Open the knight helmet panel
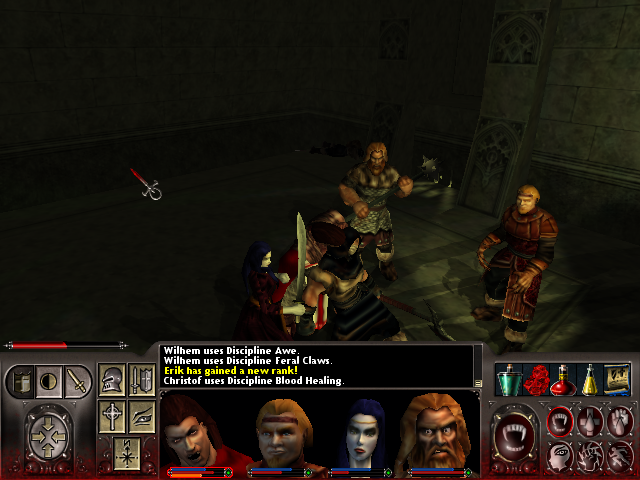Viewport: 640px width, 480px height. (x=113, y=380)
